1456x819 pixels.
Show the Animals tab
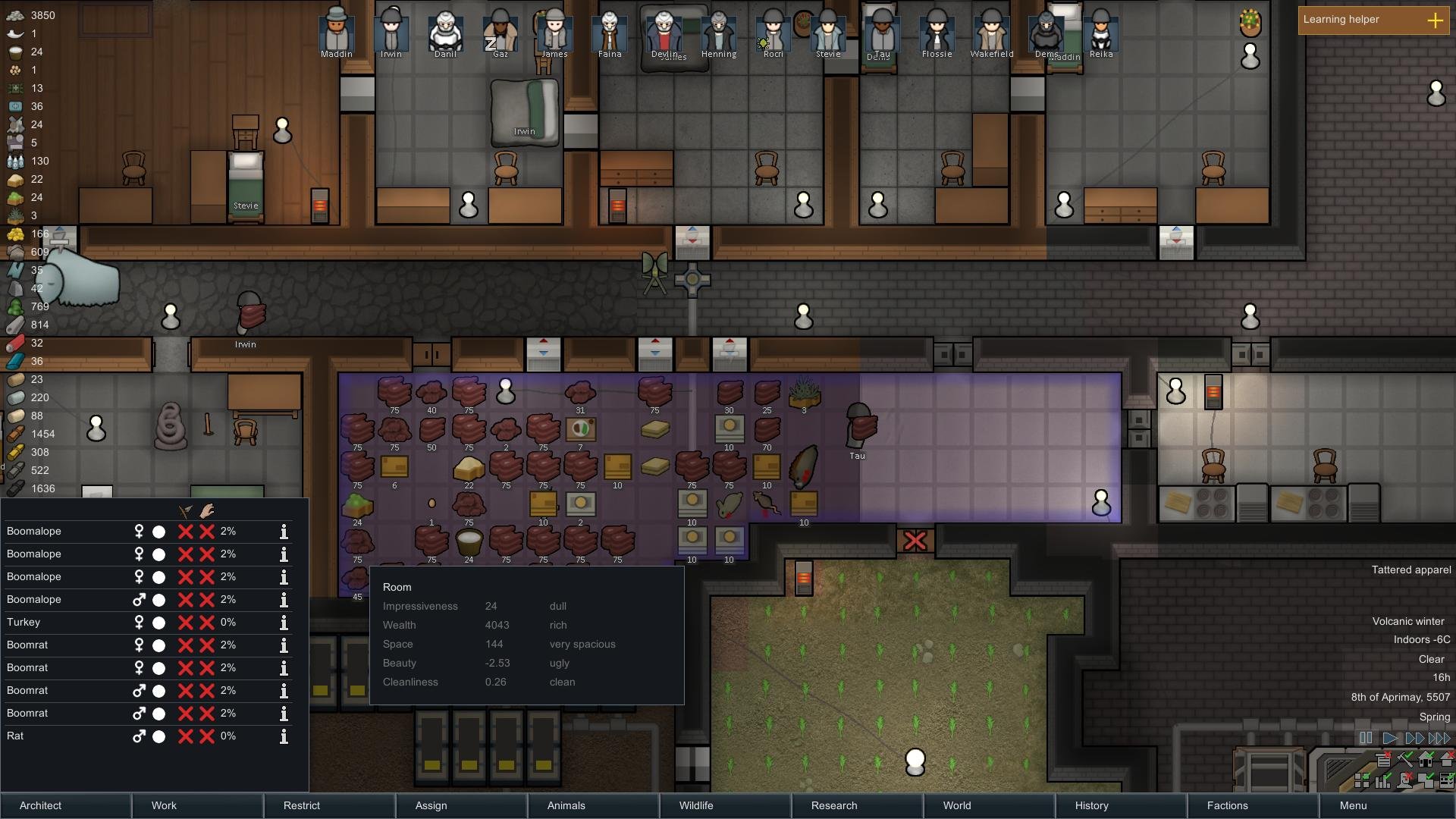(x=593, y=805)
